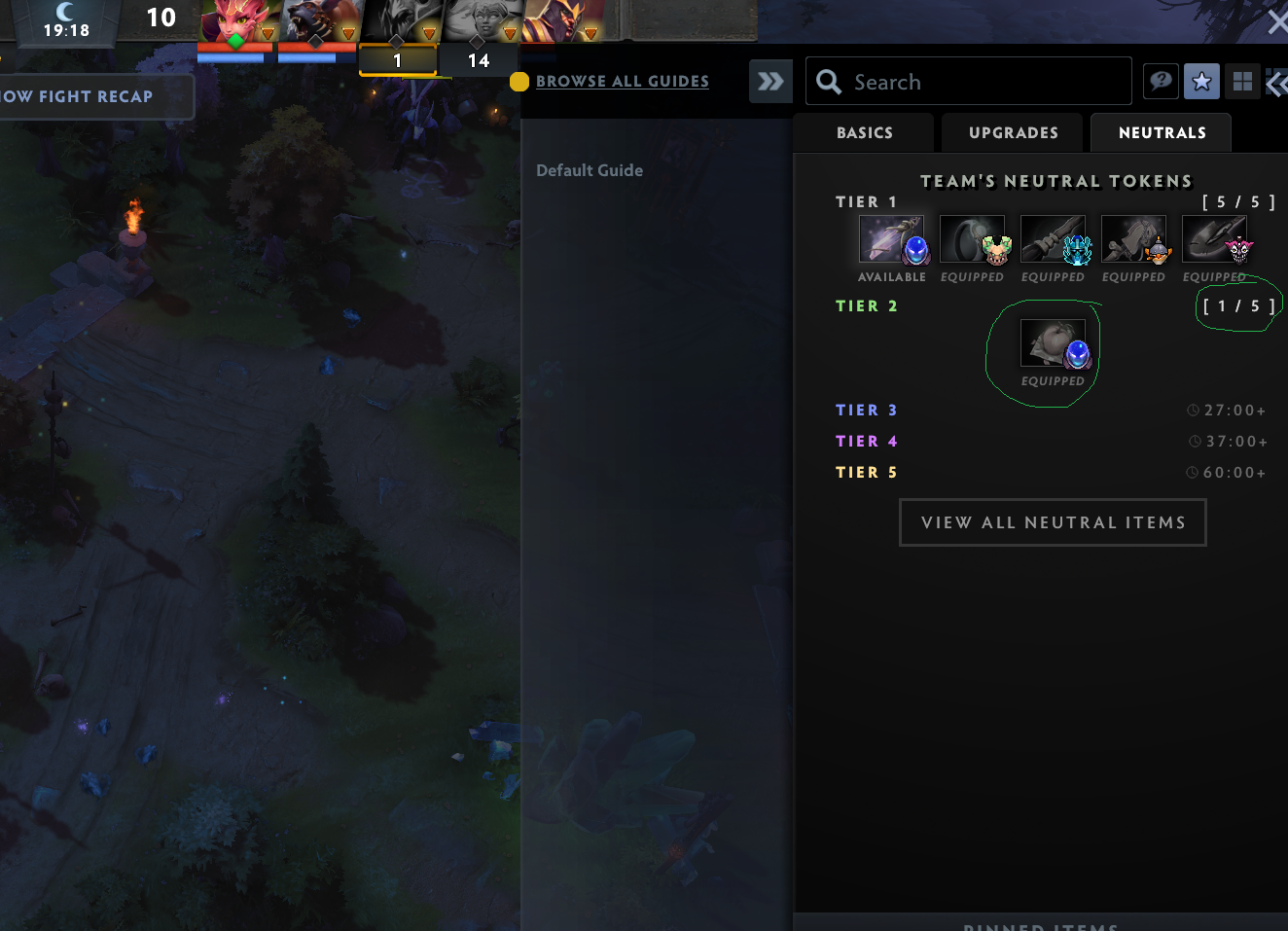Image resolution: width=1288 pixels, height=931 pixels.
Task: Open BROWSE ALL GUIDES link
Action: click(622, 81)
